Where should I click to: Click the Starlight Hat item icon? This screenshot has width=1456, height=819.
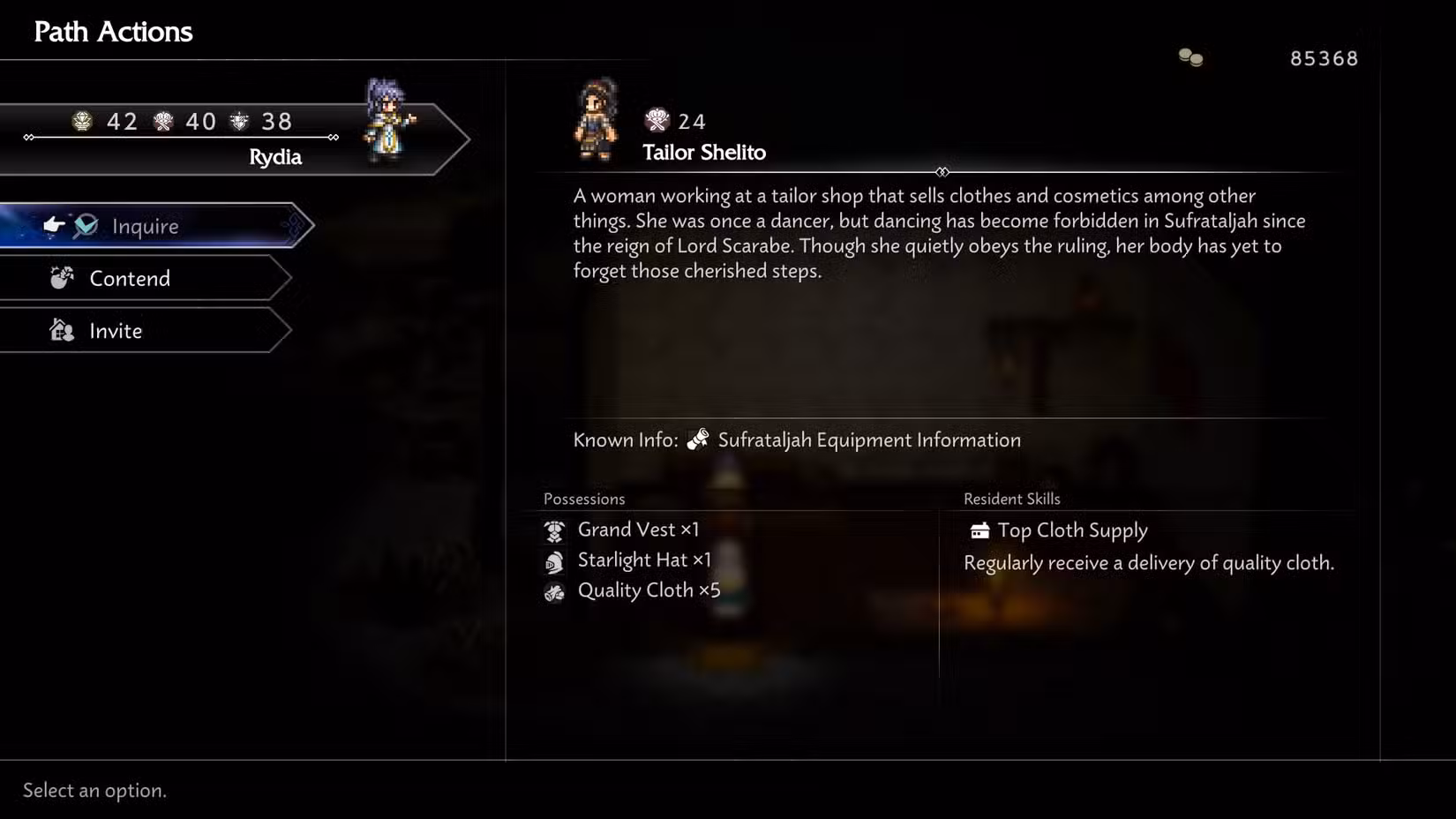pos(554,560)
